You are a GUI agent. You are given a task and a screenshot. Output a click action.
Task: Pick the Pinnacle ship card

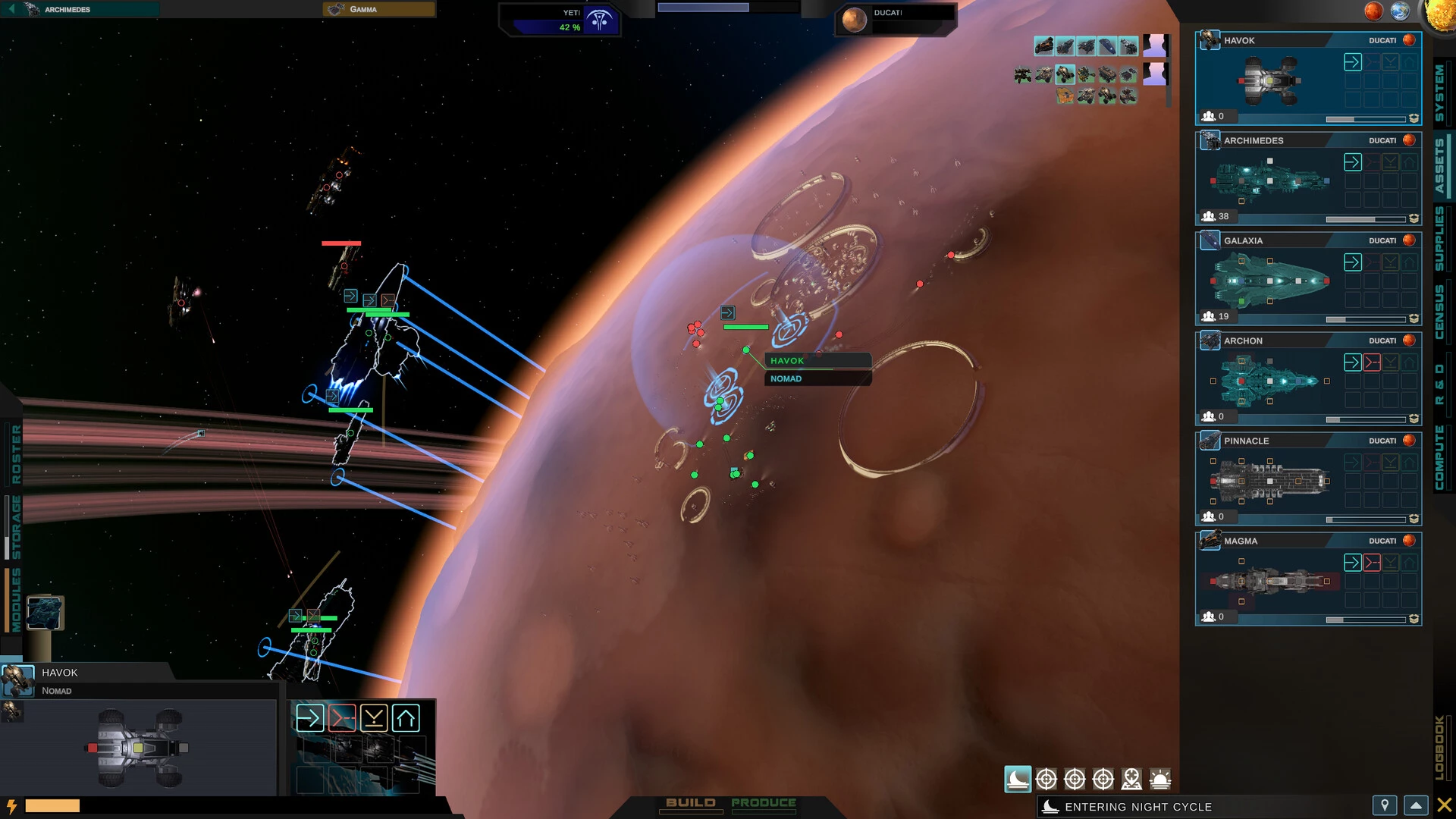point(1289,480)
